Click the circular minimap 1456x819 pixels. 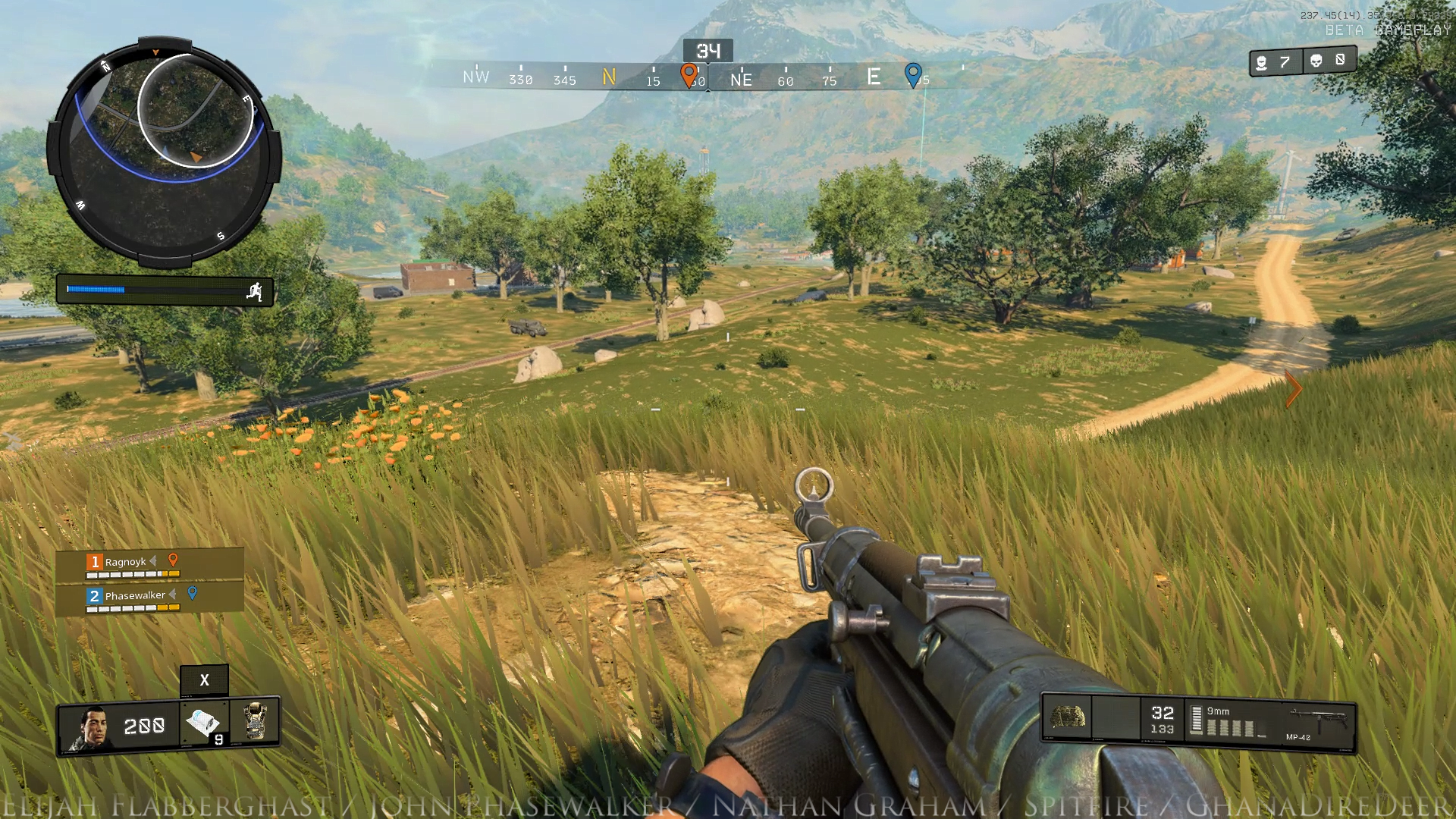click(x=164, y=153)
